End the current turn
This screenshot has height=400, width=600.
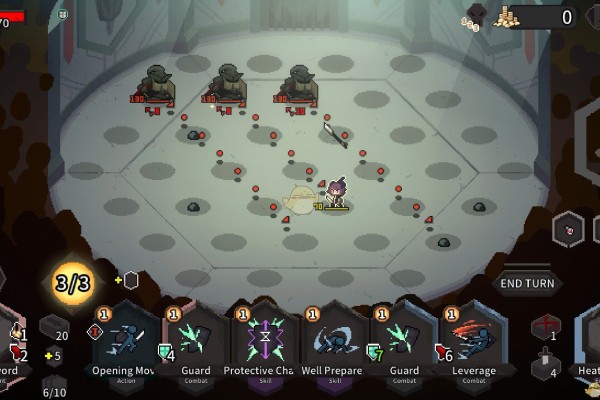(x=528, y=283)
